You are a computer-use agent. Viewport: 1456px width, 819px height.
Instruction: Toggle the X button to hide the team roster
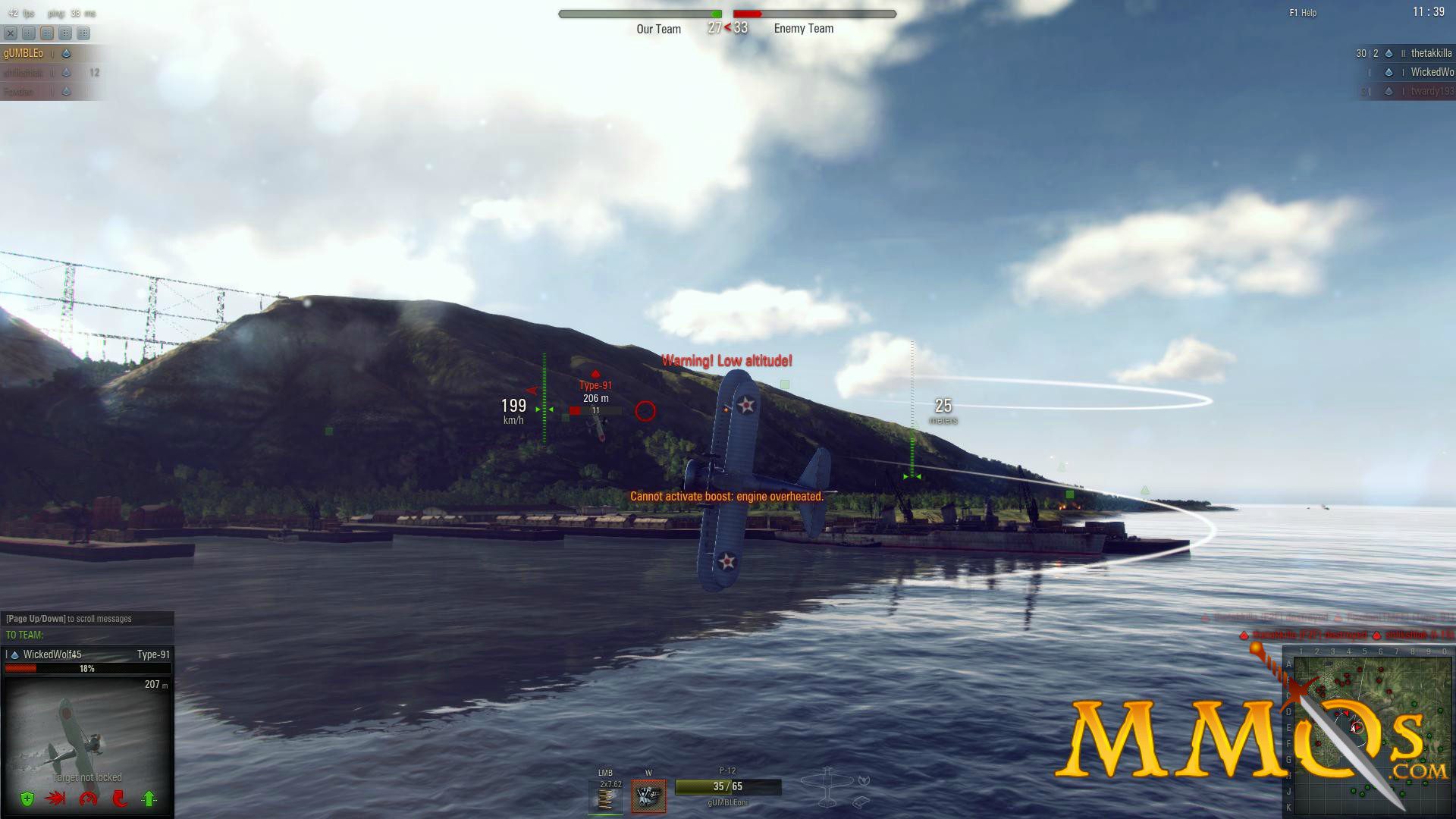tap(10, 33)
